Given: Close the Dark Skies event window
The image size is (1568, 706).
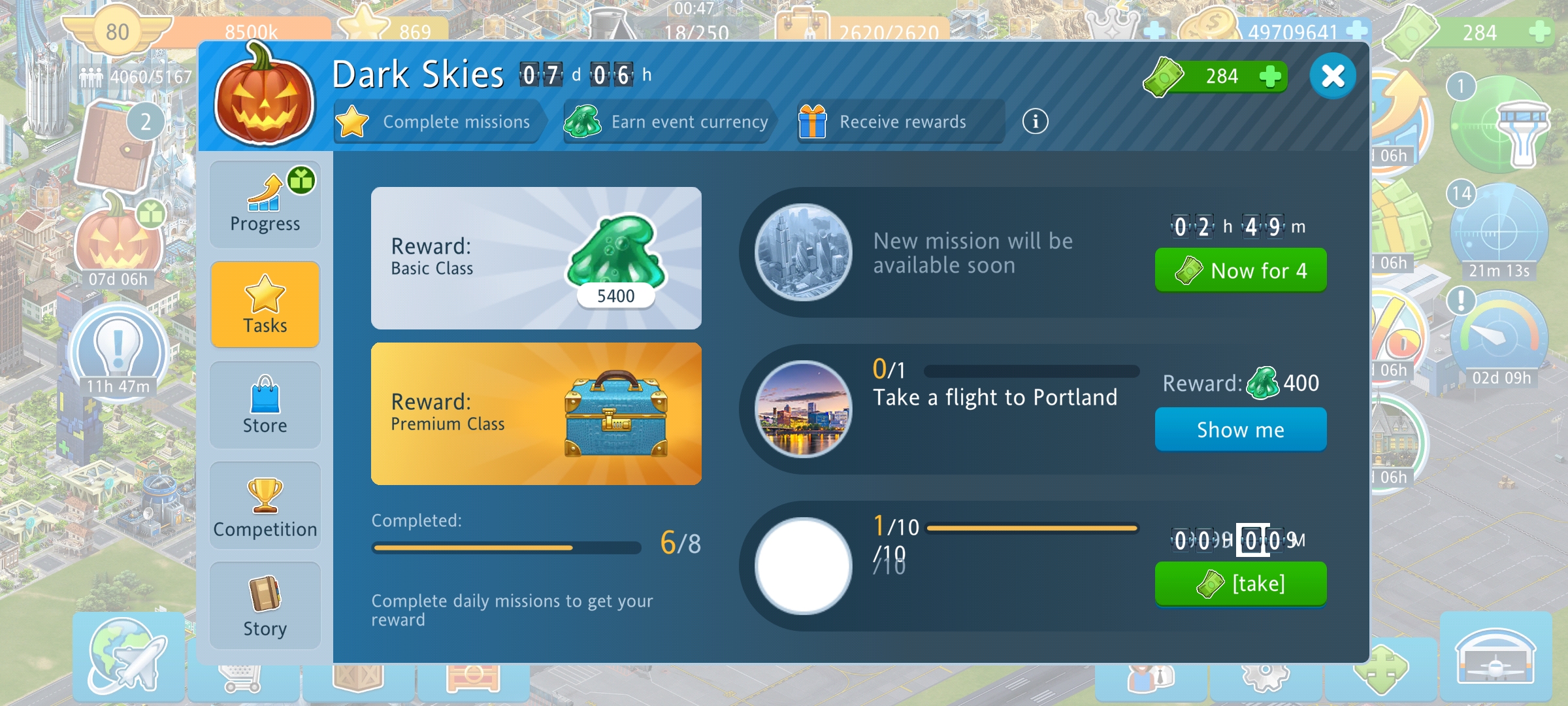Looking at the screenshot, I should point(1333,76).
